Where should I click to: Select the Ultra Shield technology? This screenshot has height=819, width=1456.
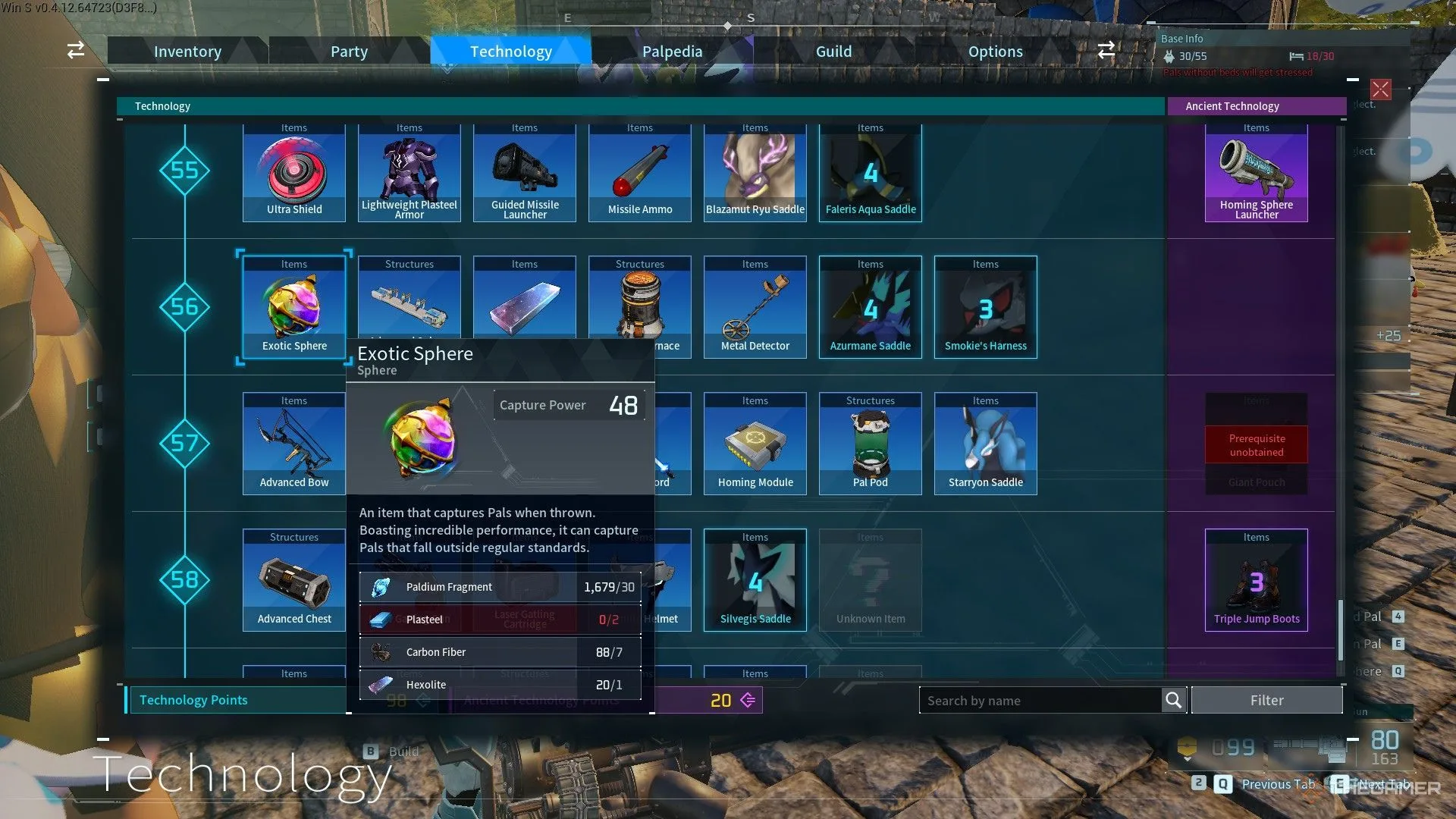point(294,174)
